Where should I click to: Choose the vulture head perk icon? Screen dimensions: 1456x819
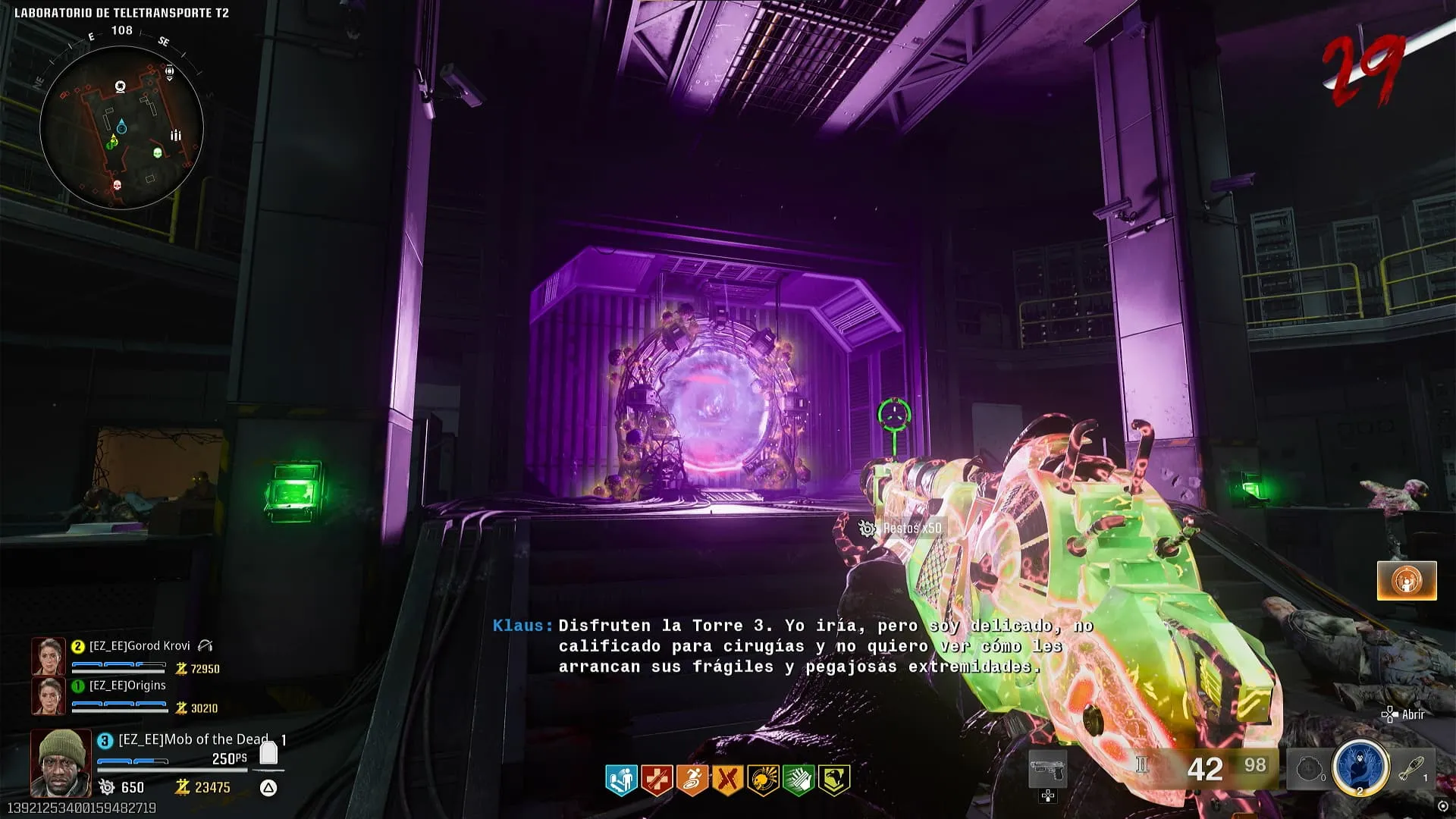click(834, 780)
